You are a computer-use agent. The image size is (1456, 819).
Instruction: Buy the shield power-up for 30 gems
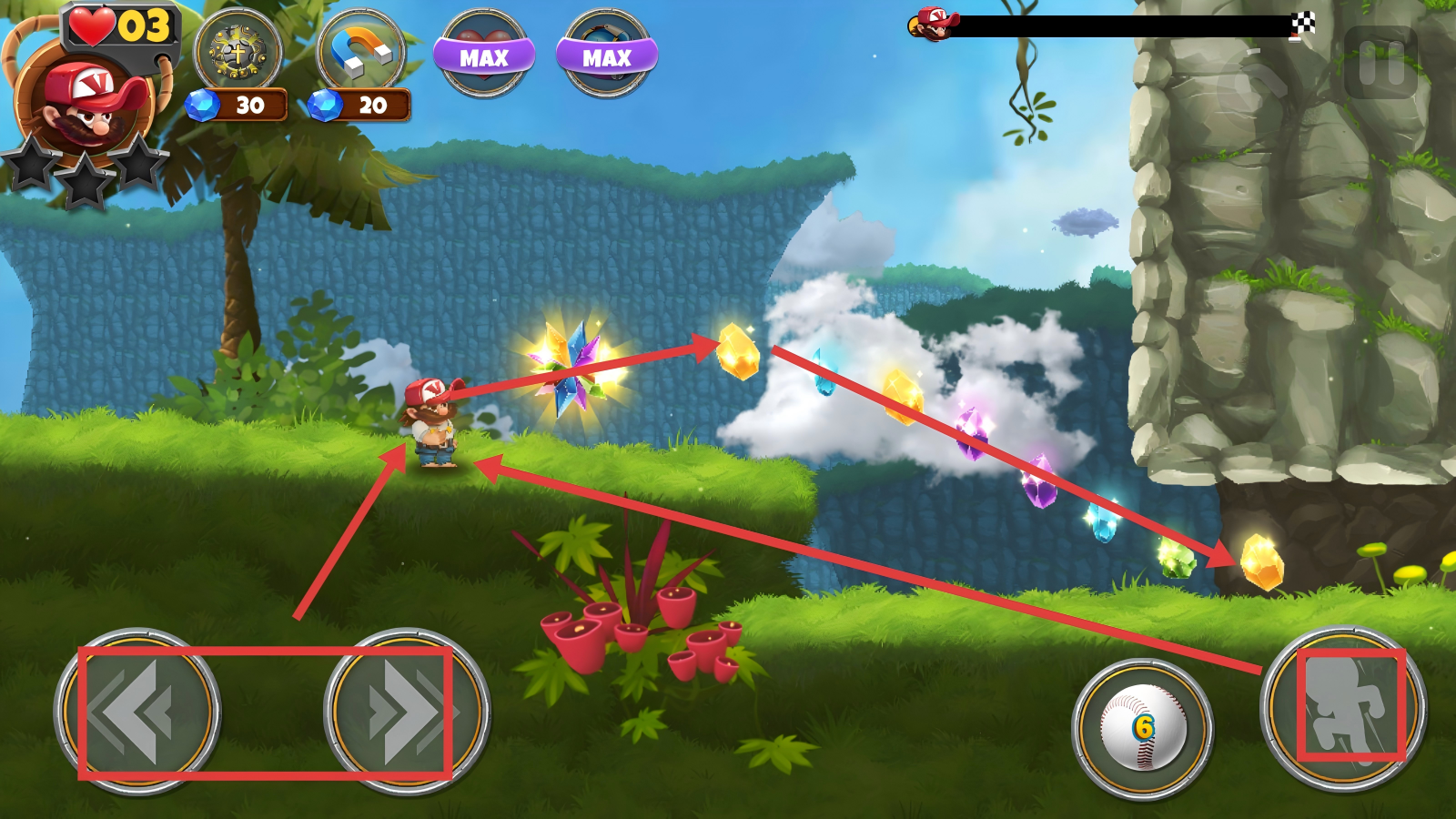tap(238, 52)
